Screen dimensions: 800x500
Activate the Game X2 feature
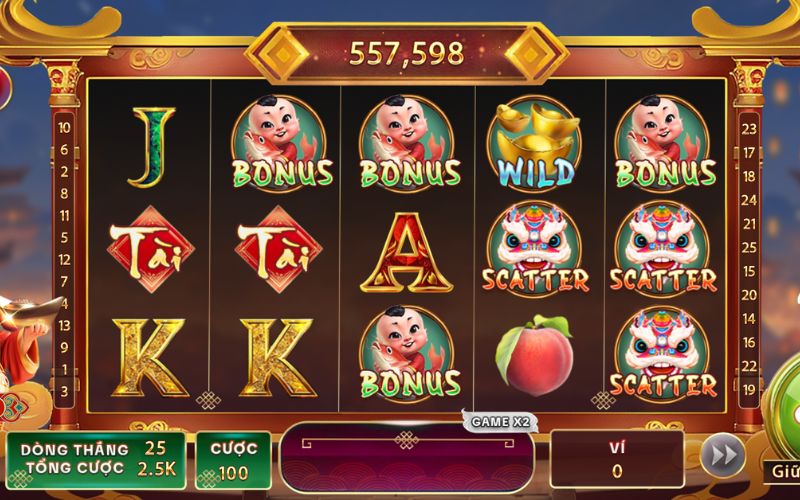[499, 422]
